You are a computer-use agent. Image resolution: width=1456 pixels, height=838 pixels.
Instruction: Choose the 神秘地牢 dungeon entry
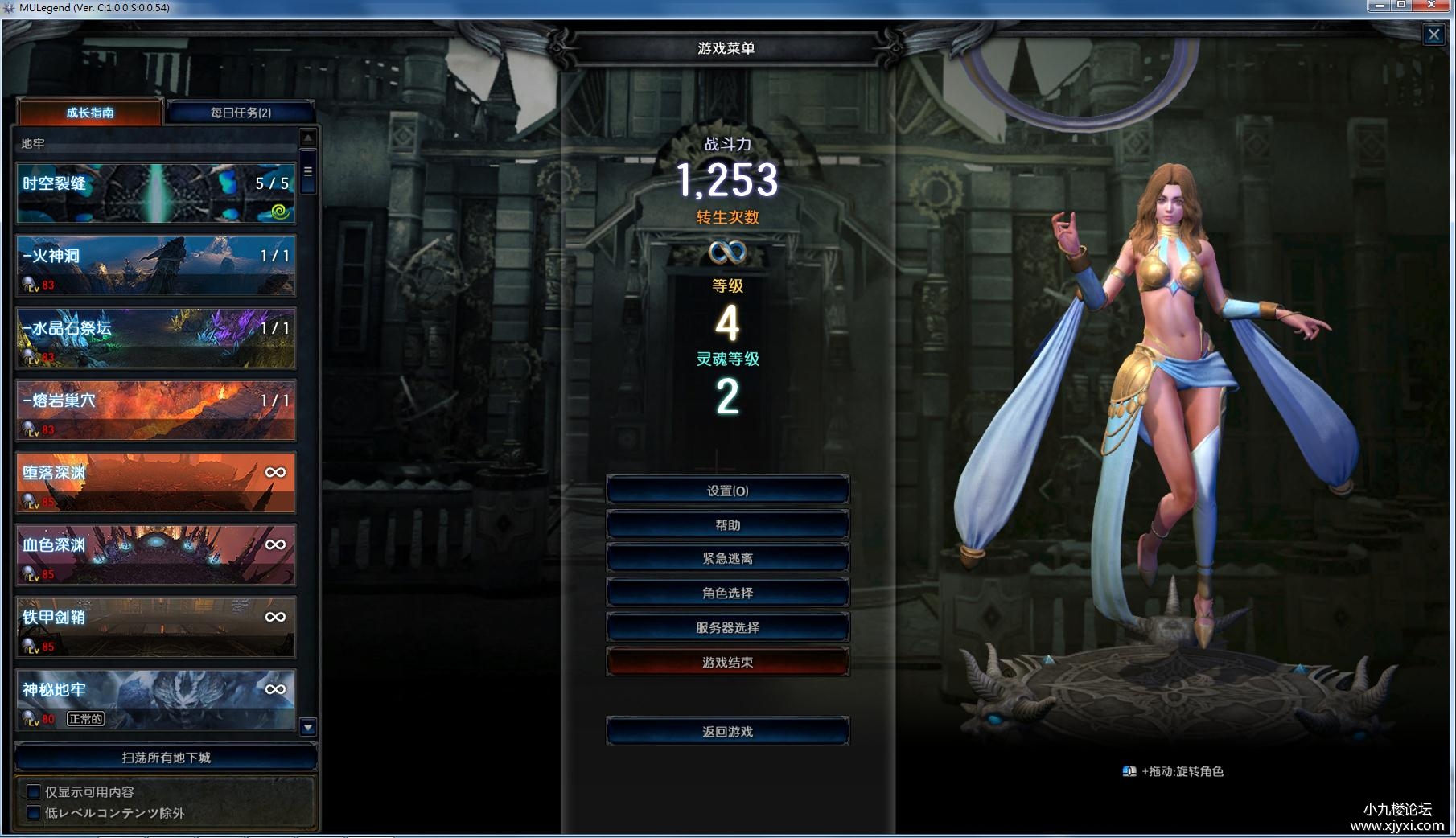[156, 700]
